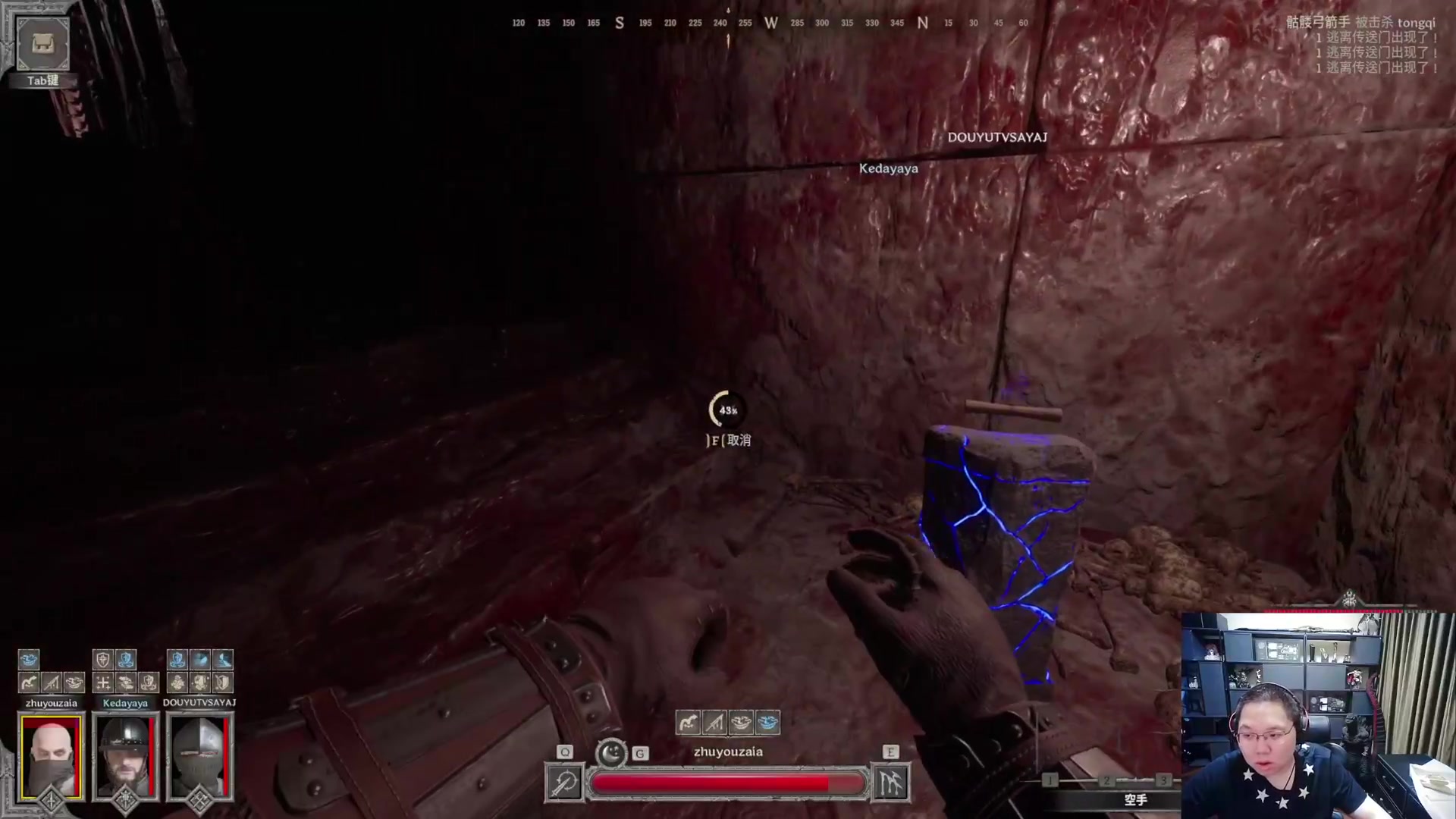Click Kedayaya's white cross shield buff icon
This screenshot has width=1456, height=819.
103,660
